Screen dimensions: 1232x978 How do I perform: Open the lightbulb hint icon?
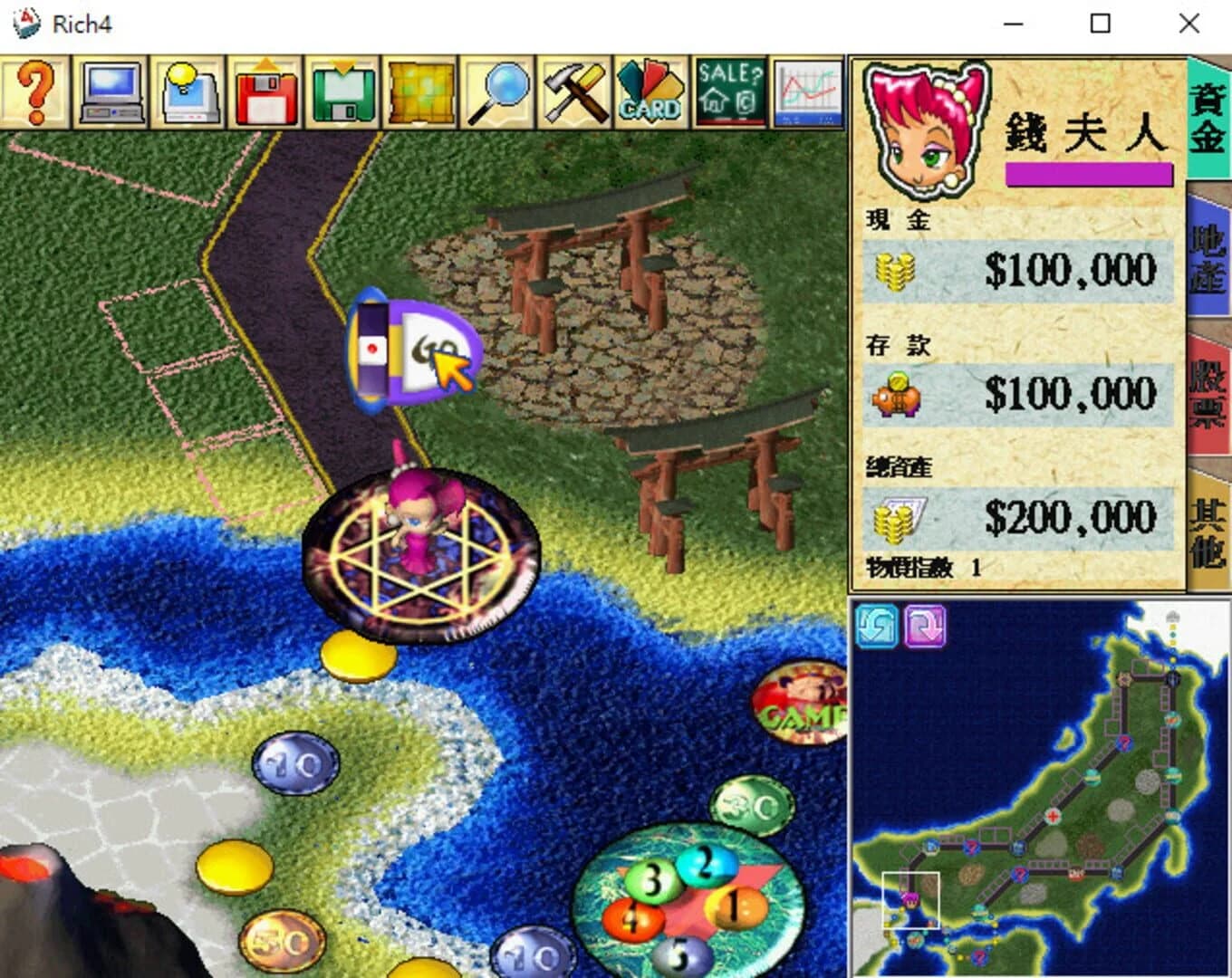188,91
